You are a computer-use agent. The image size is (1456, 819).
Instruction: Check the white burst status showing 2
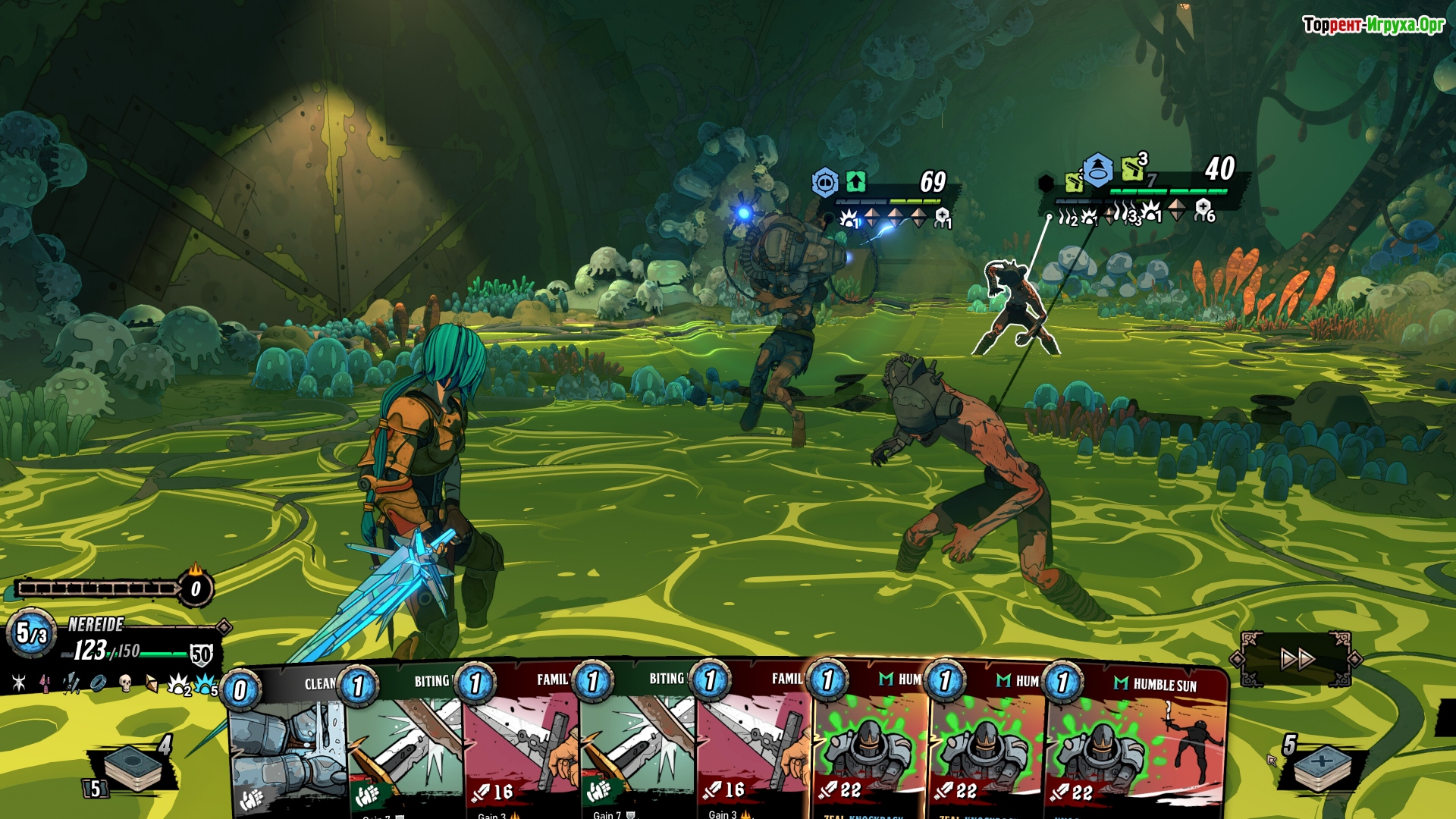(179, 685)
